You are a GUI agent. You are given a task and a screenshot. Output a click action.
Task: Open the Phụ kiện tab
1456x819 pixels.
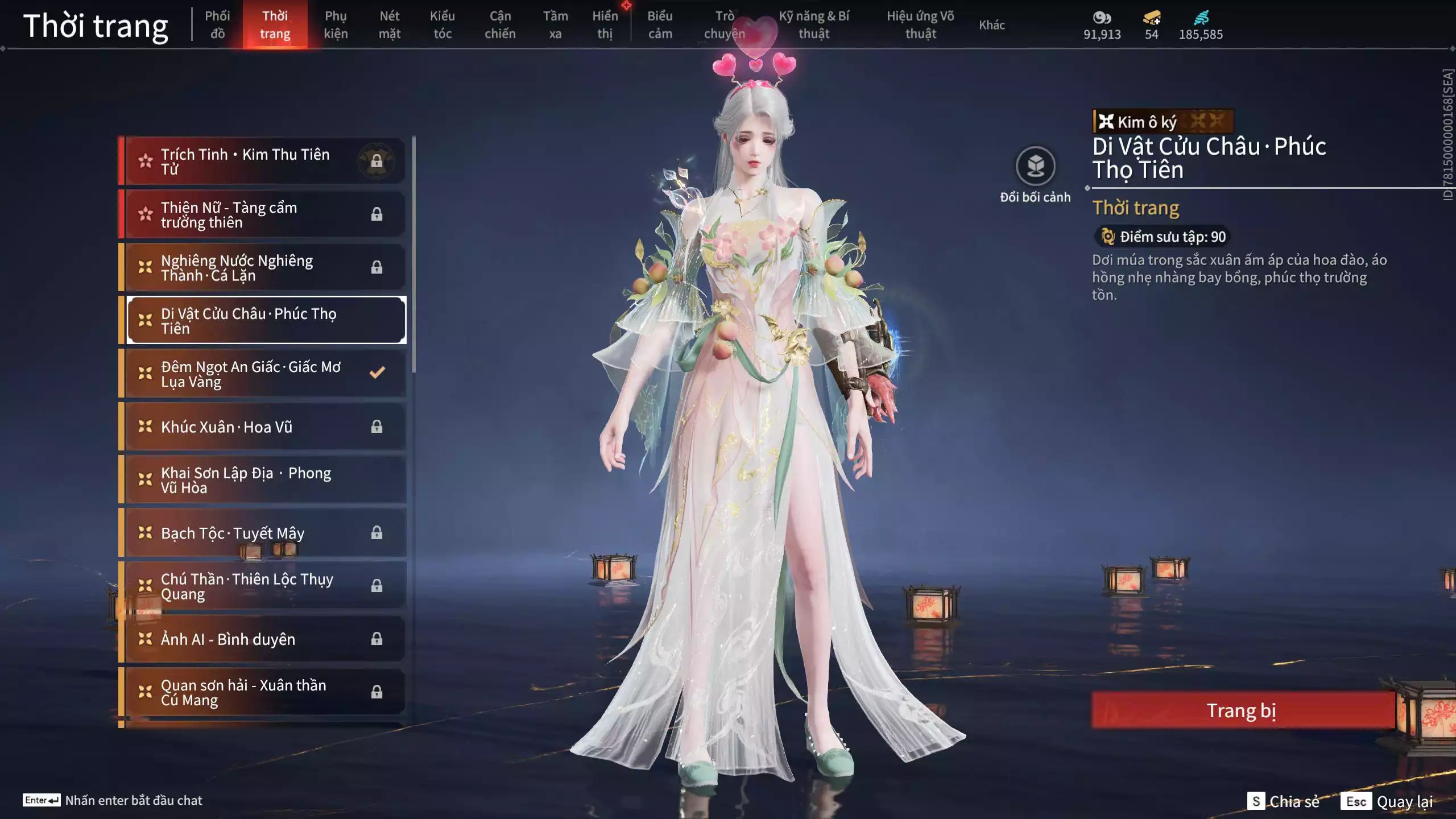[x=336, y=24]
